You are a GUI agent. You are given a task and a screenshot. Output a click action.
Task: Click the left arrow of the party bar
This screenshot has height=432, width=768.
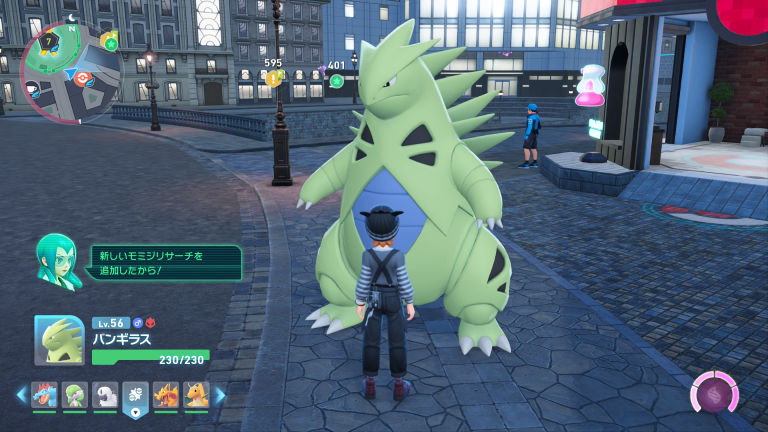(21, 395)
